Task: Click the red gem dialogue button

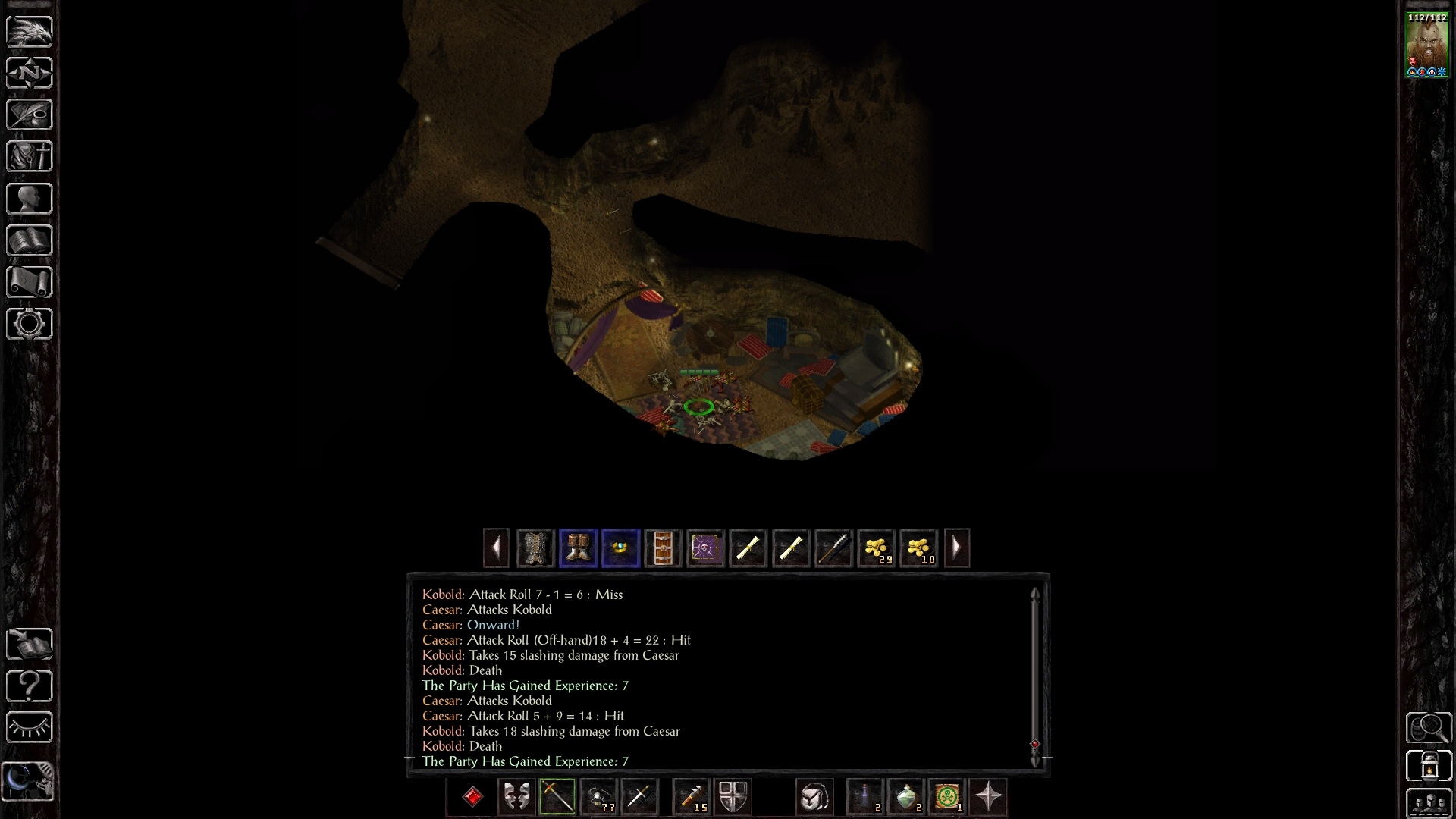Action: [472, 797]
